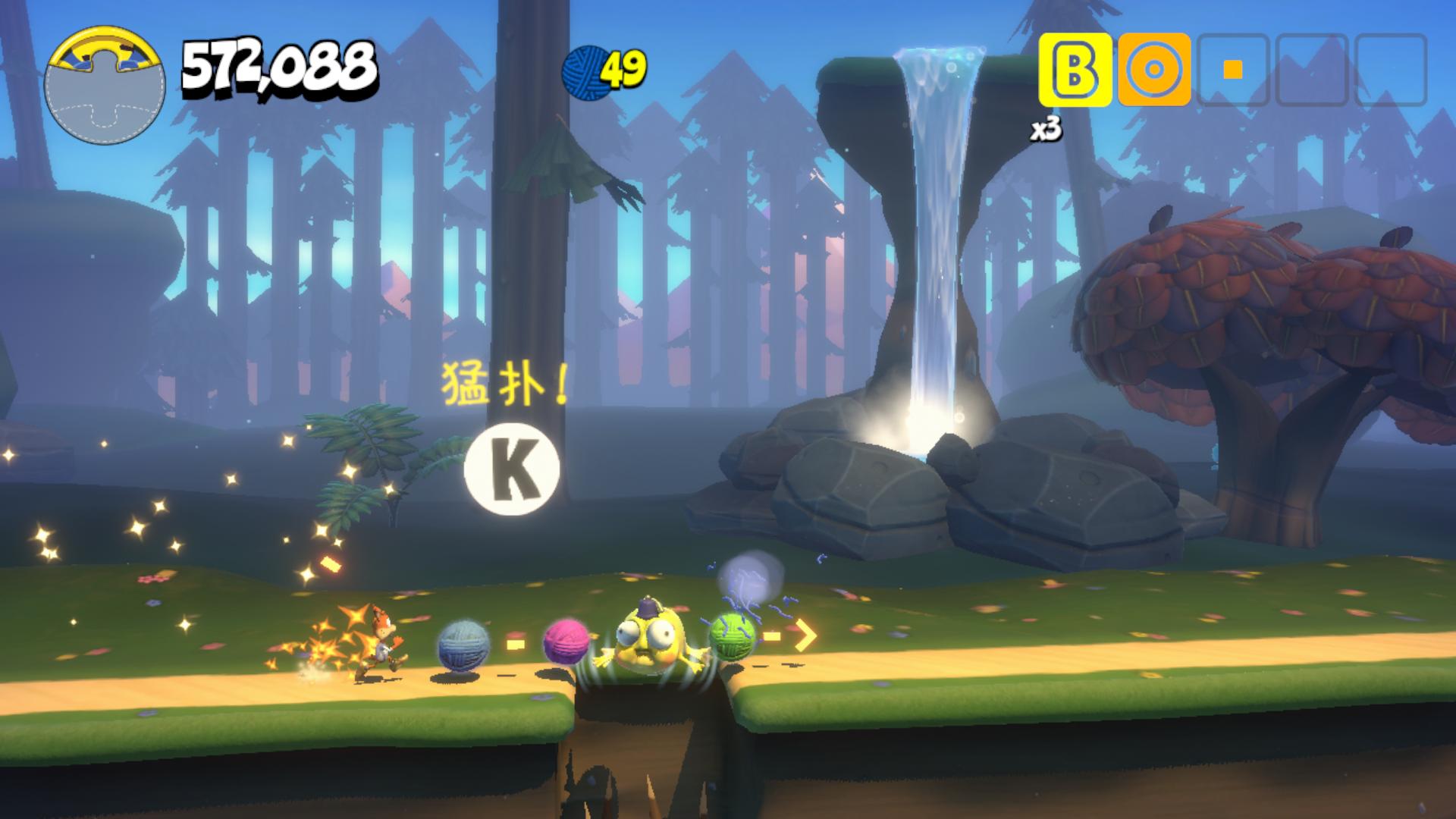Select the orange O letter tile

point(1154,70)
